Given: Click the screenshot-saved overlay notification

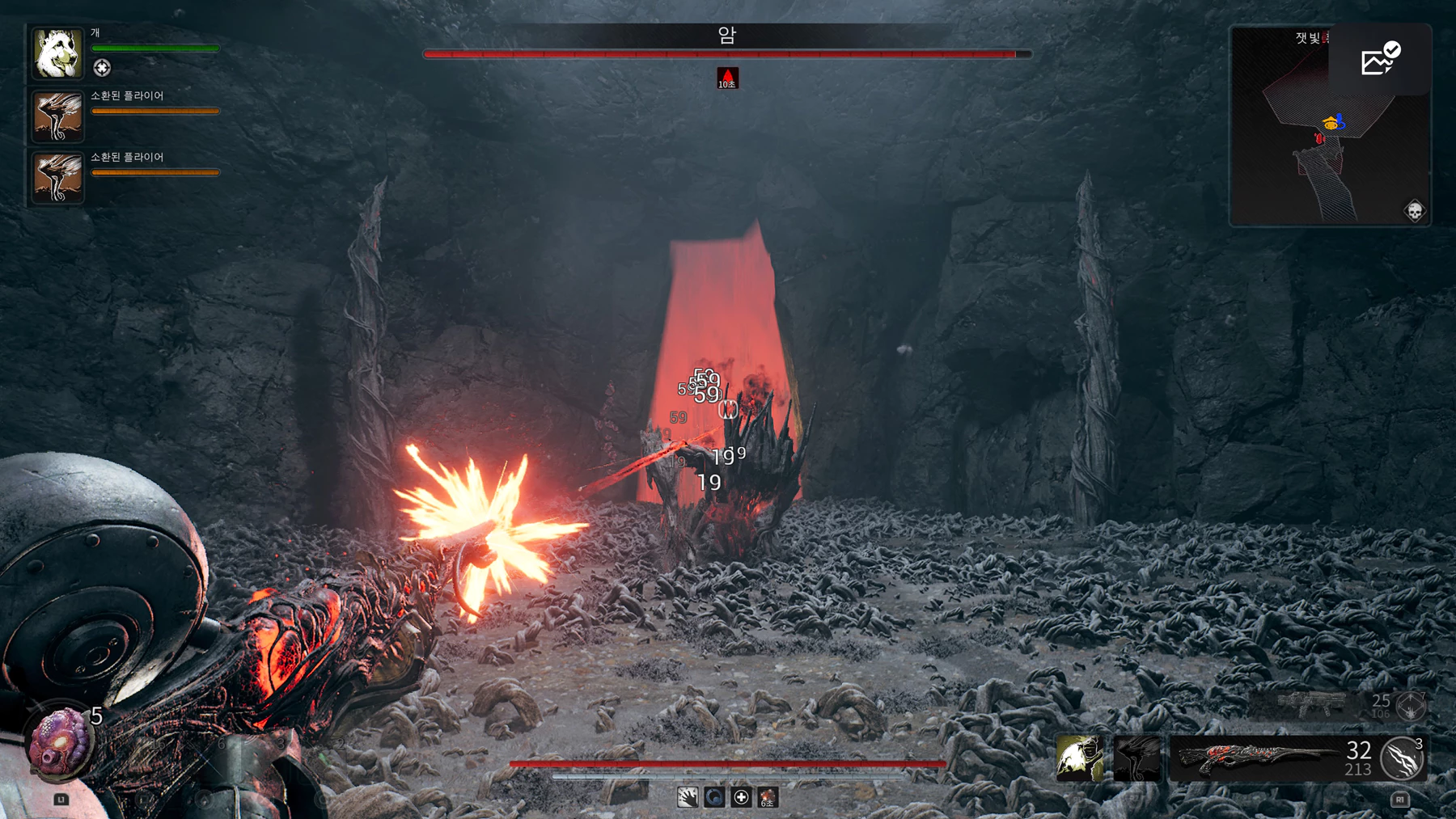Looking at the screenshot, I should (1380, 59).
